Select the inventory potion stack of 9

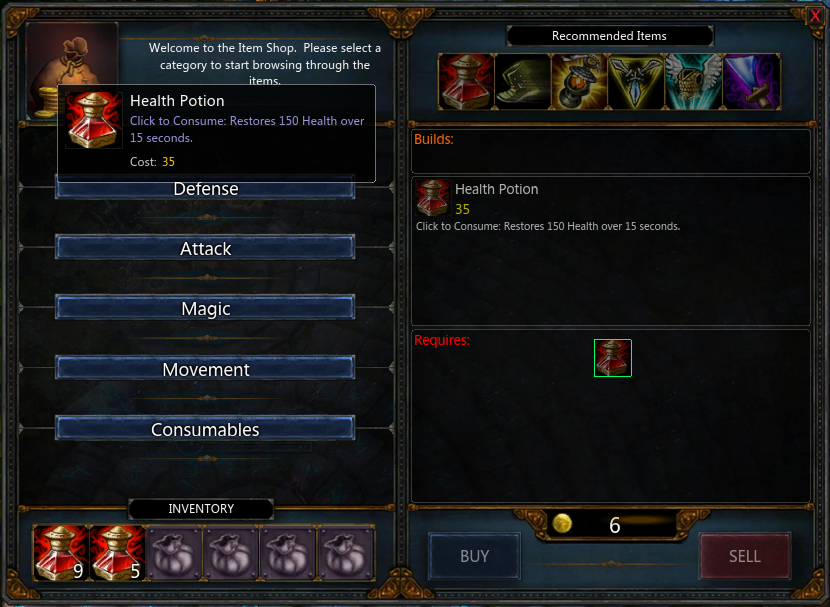point(60,553)
